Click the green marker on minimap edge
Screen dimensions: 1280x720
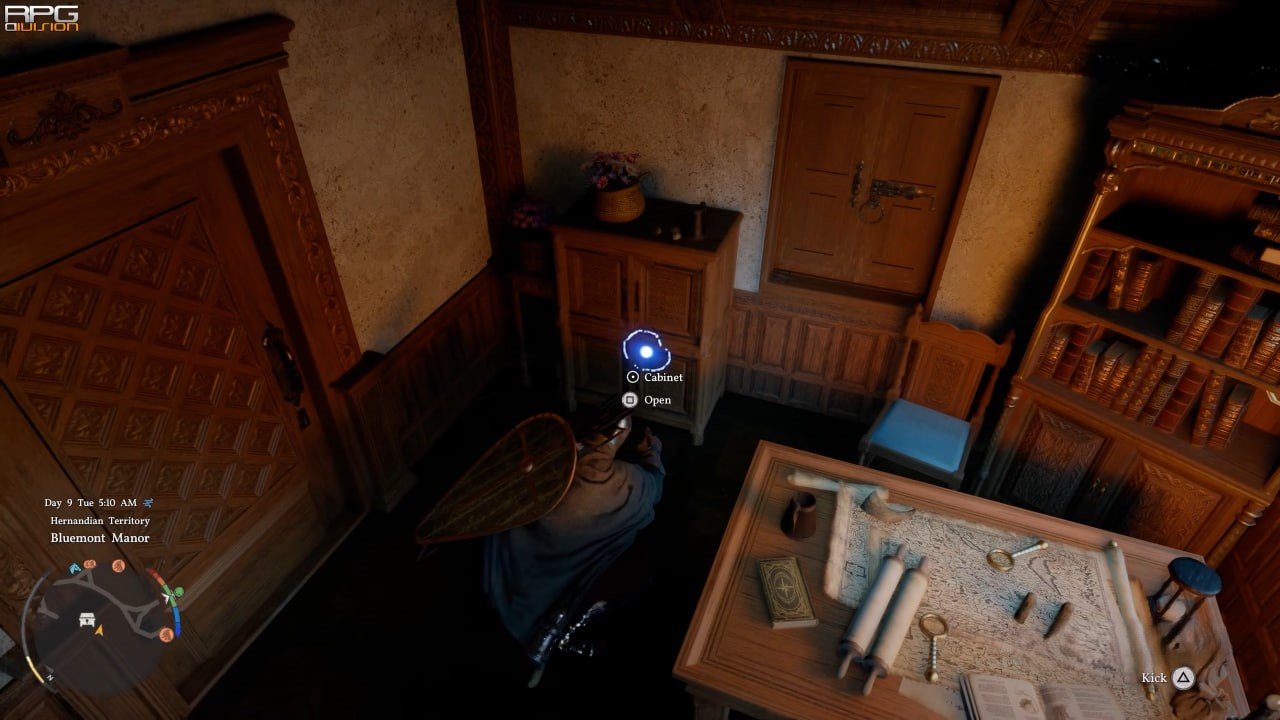[x=177, y=593]
